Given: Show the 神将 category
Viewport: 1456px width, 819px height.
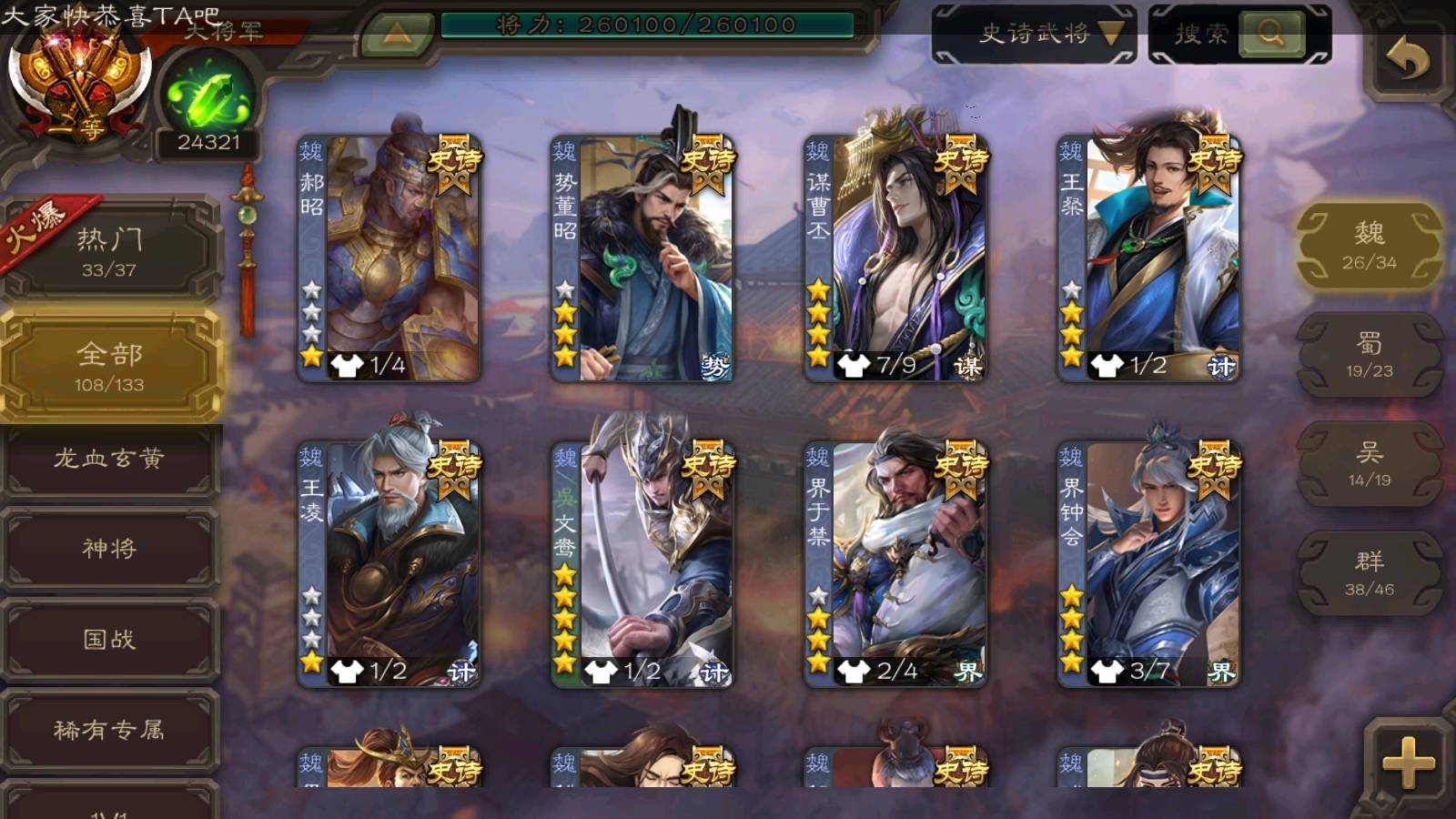Looking at the screenshot, I should pyautogui.click(x=109, y=549).
